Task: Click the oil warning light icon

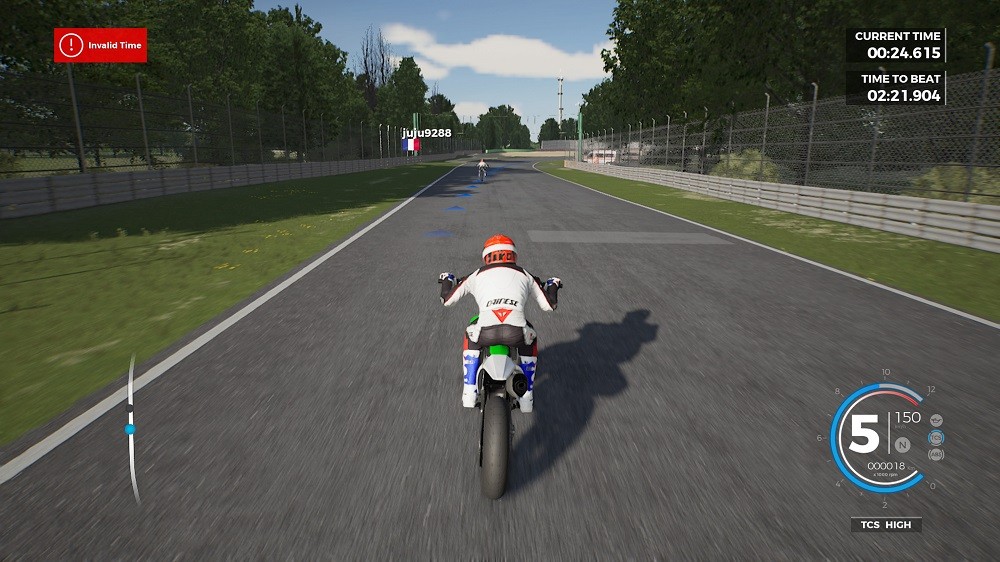Action: 936,420
